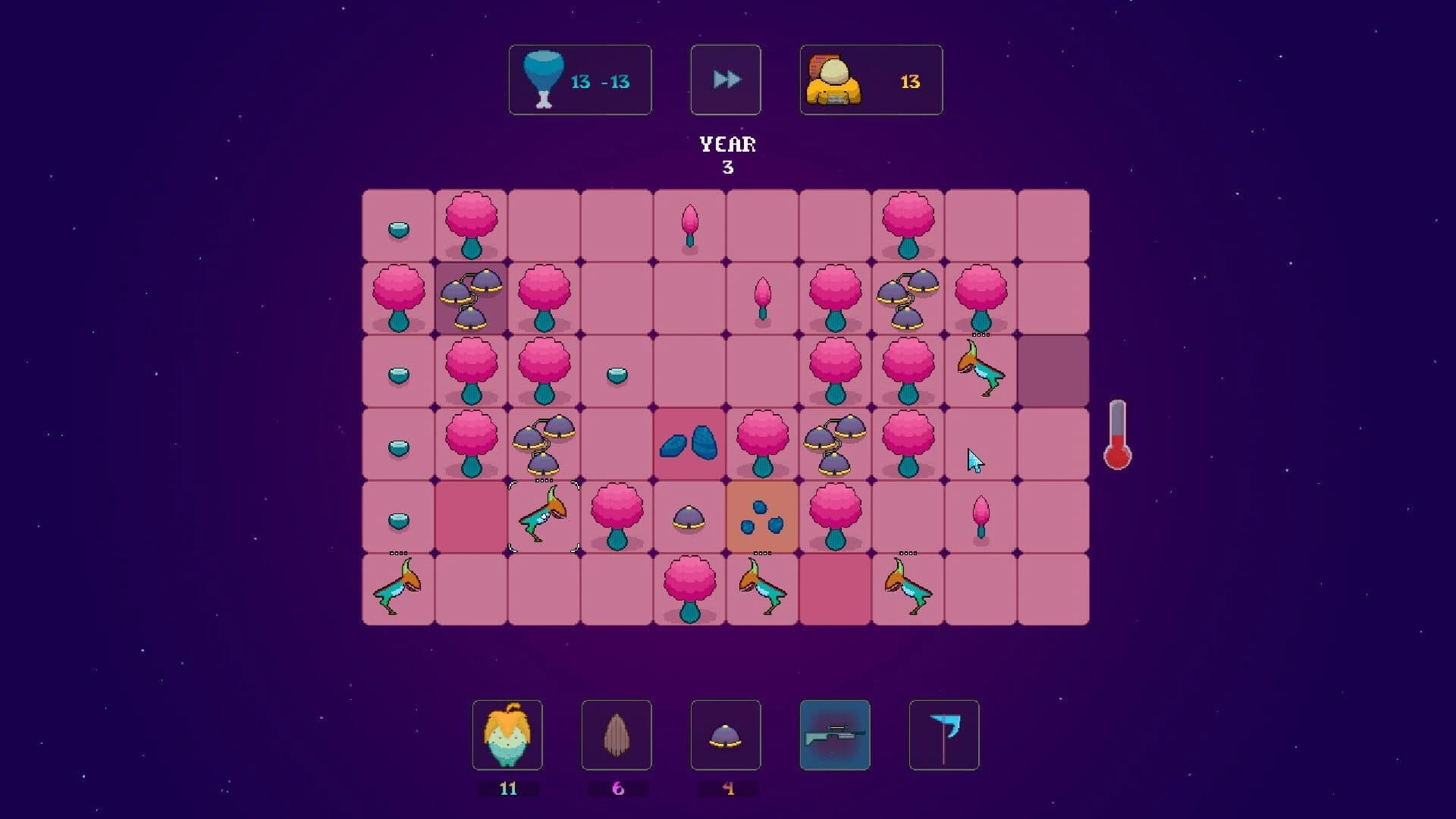Select the rifle tool in the bottom toolbar
The width and height of the screenshot is (1456, 819).
[835, 736]
